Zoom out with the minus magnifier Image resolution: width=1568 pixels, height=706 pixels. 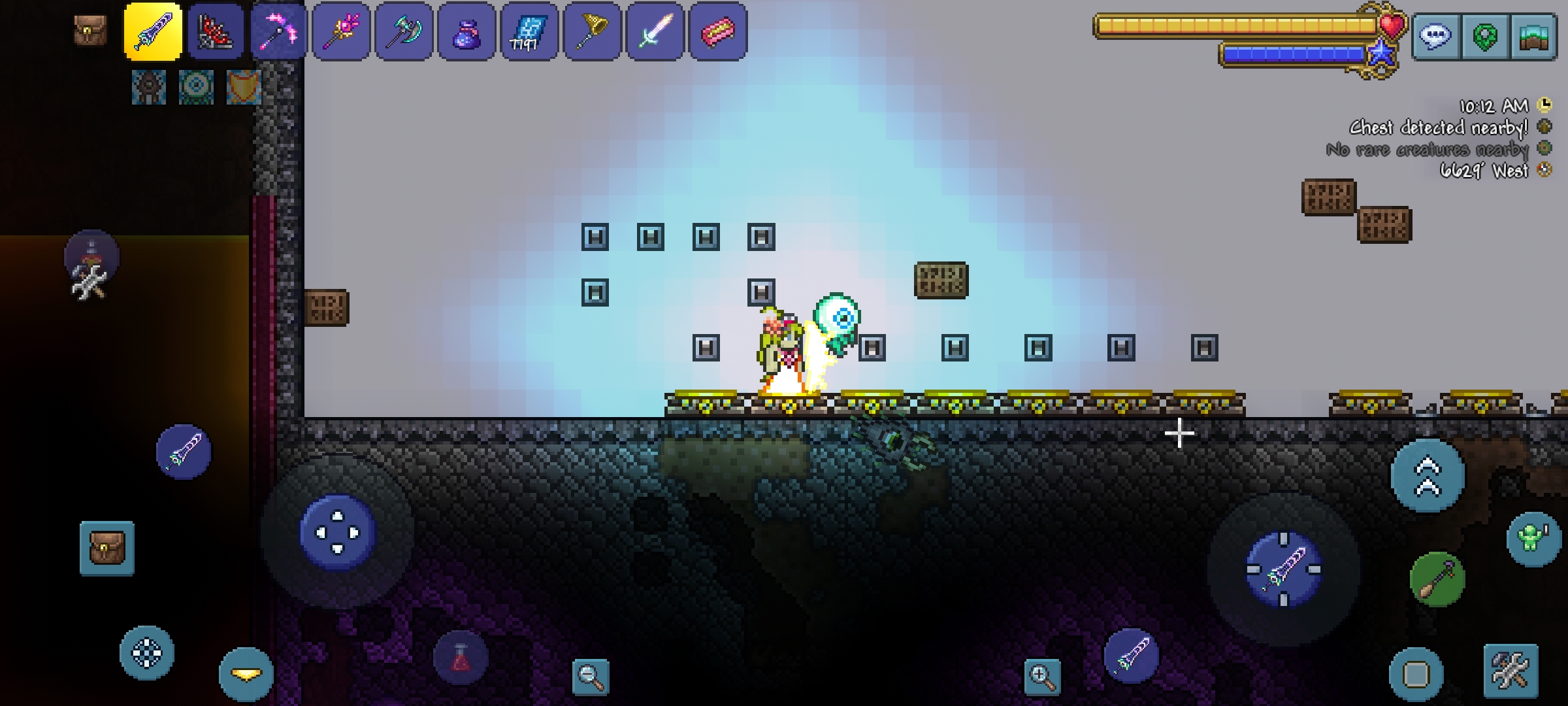(591, 676)
